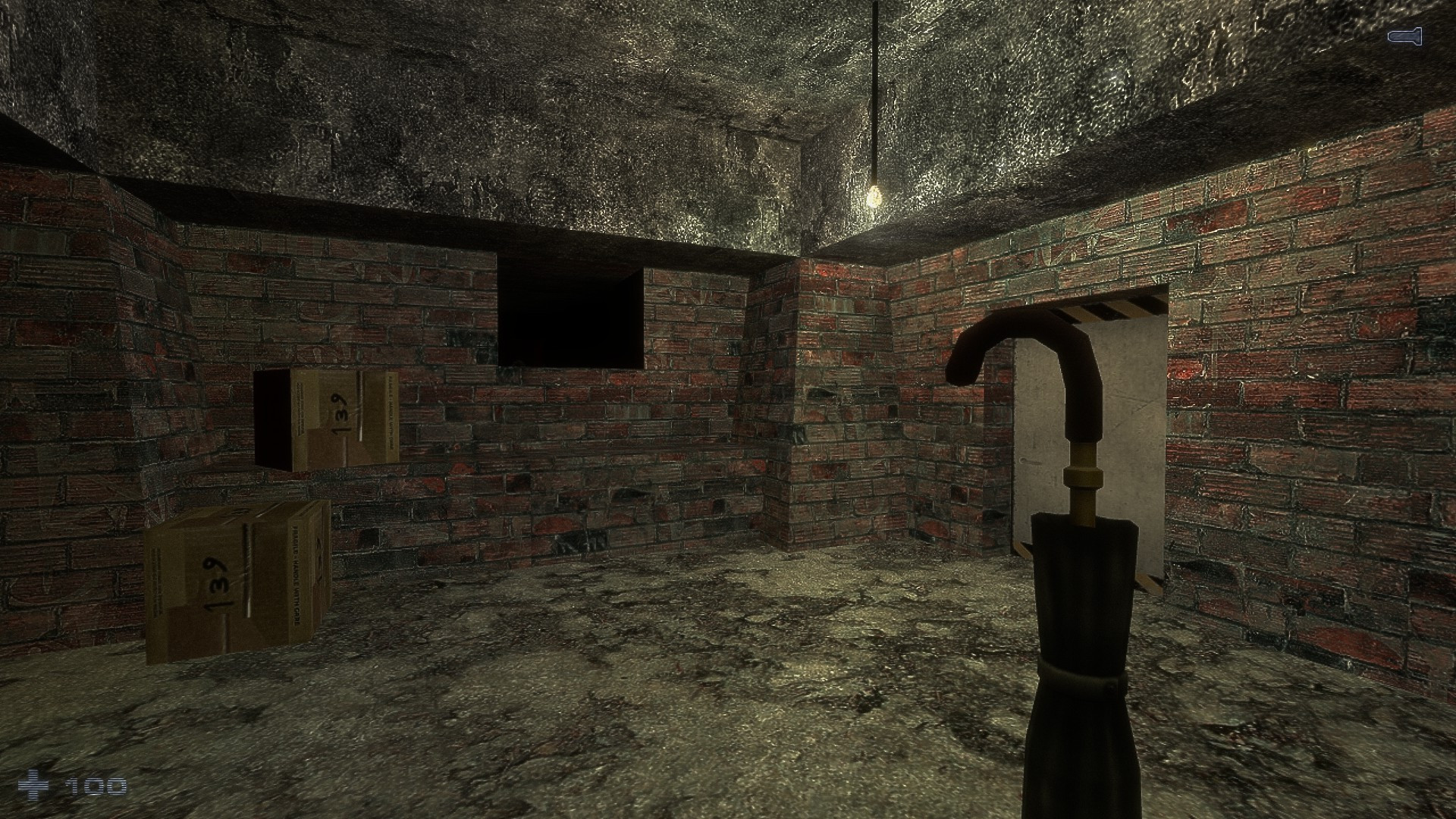Click the glowing filament of the light bulb

(x=874, y=196)
